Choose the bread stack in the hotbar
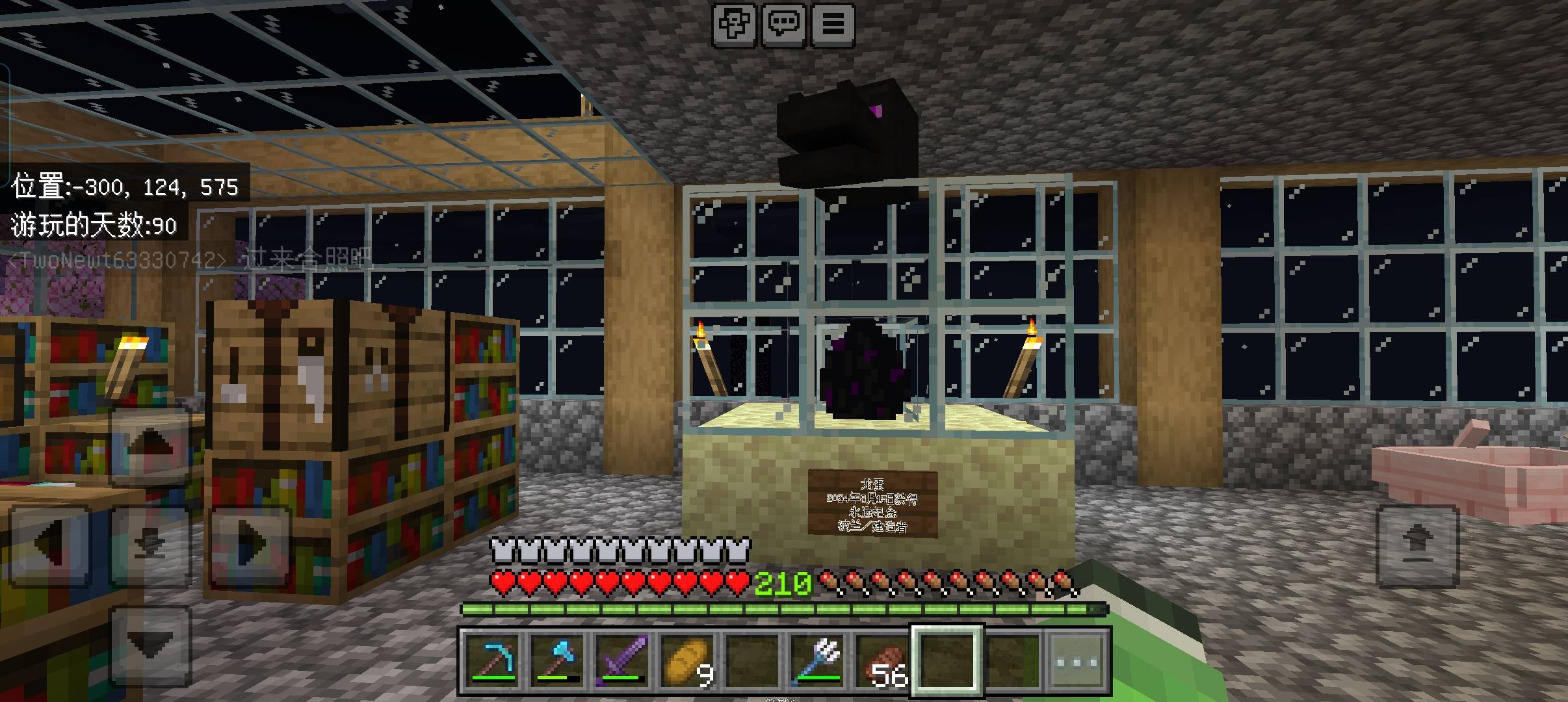The height and width of the screenshot is (702, 1568). point(687,660)
